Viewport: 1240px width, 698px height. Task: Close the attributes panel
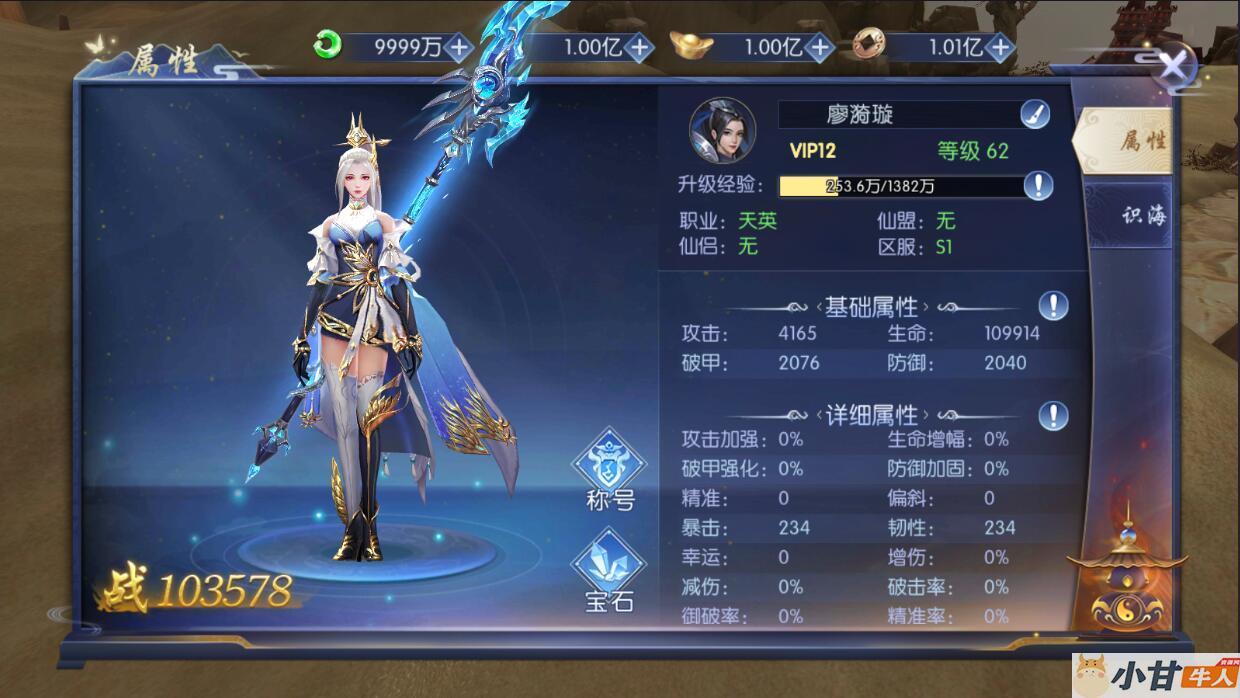pos(1173,68)
